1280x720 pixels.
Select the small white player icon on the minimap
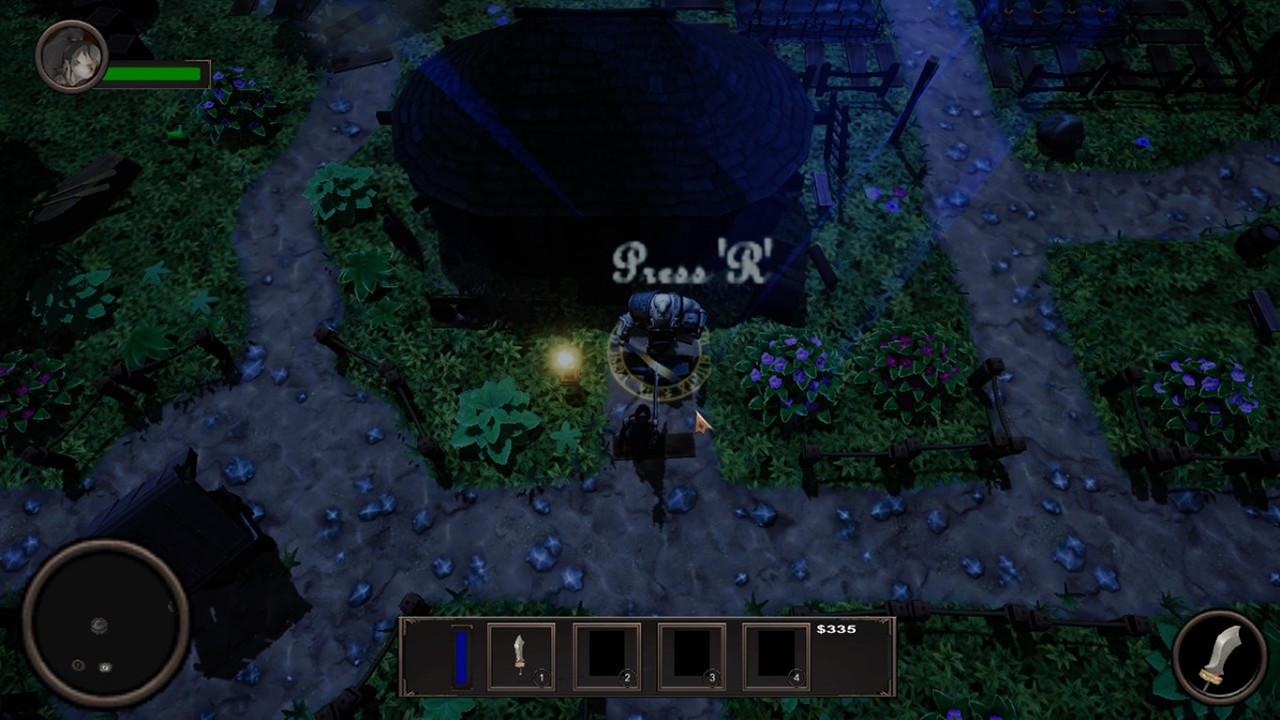105,667
